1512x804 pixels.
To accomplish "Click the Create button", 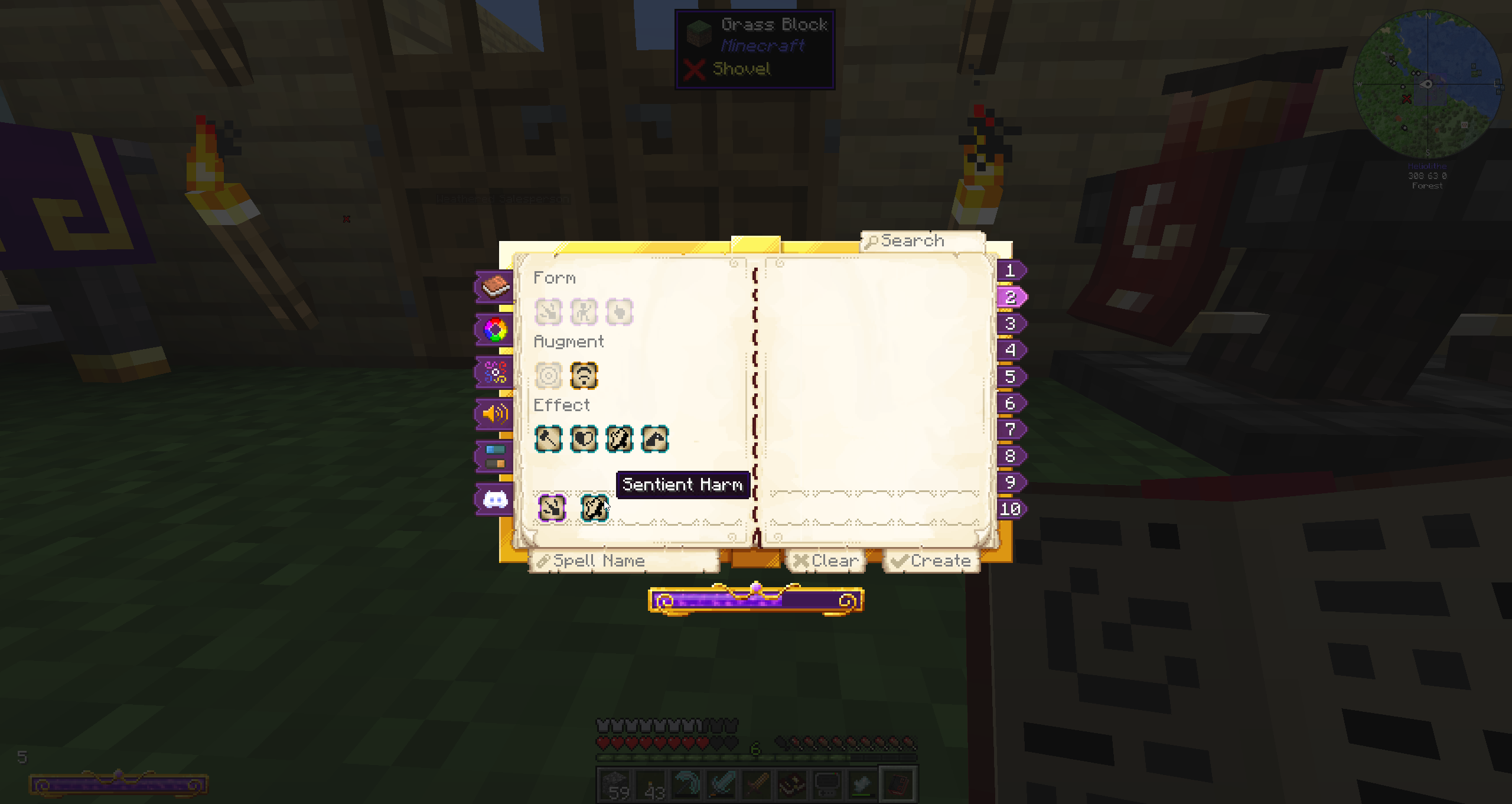I will pyautogui.click(x=931, y=561).
